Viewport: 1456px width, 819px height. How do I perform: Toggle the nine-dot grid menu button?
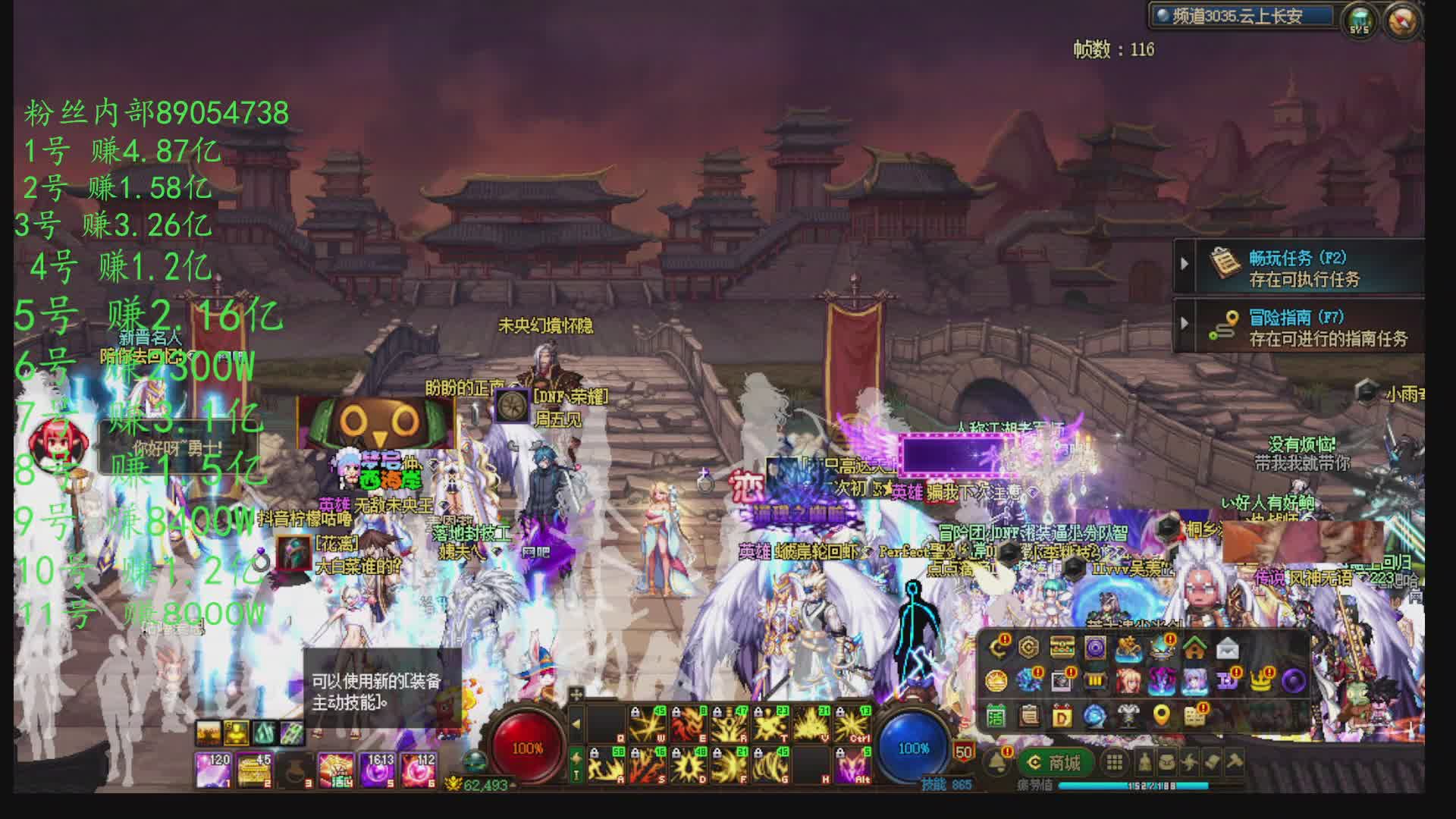point(1114,762)
